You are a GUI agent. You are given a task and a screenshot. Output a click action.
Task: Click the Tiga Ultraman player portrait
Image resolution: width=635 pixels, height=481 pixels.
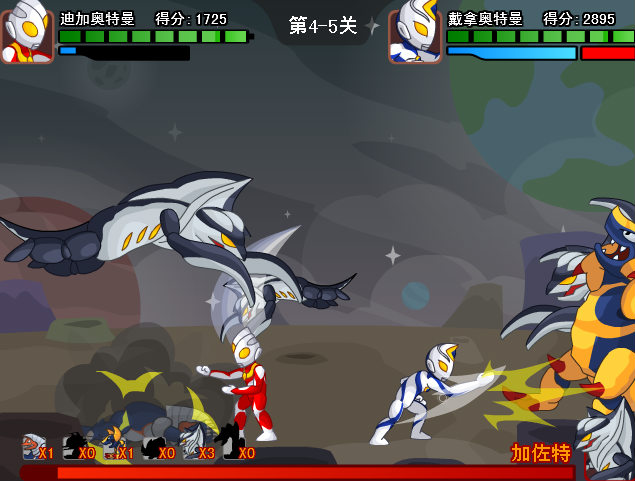click(27, 34)
